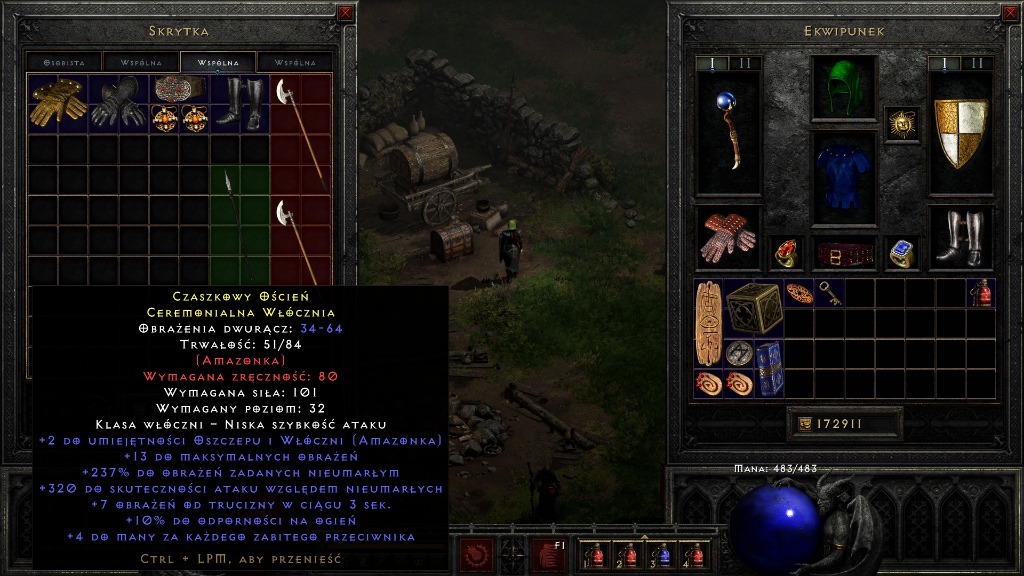Select the red gem ring slot
Screen dimensions: 1024x576
(x=786, y=253)
